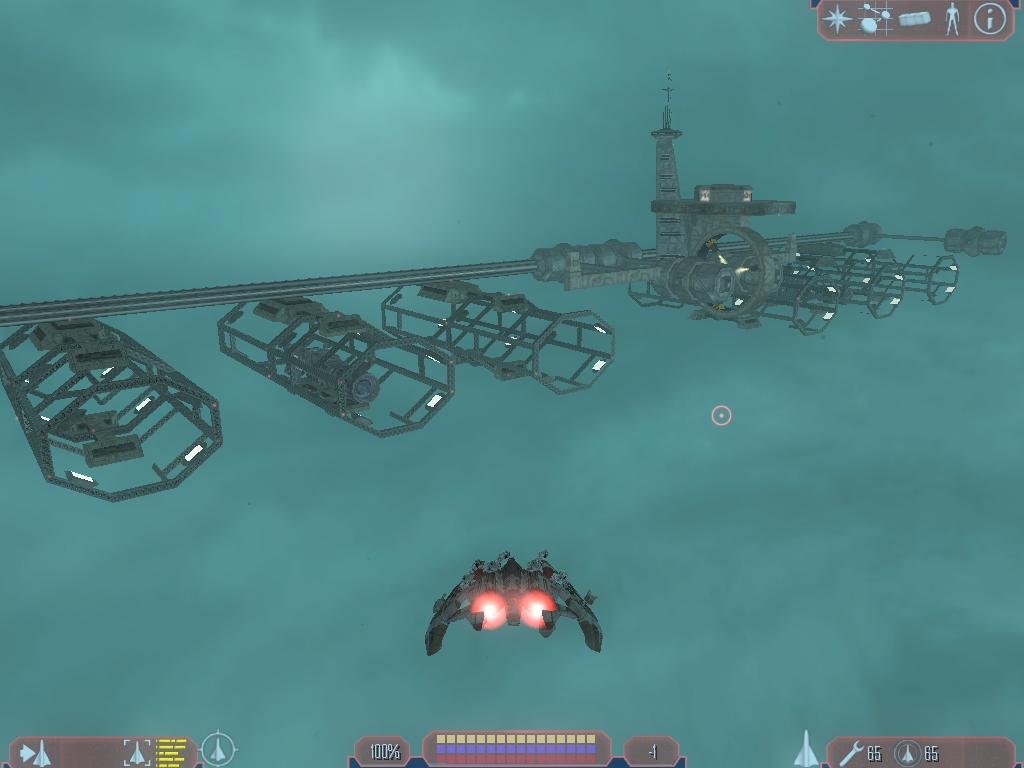Show the information panel with the i icon
1024x768 pixels.
pyautogui.click(x=989, y=19)
